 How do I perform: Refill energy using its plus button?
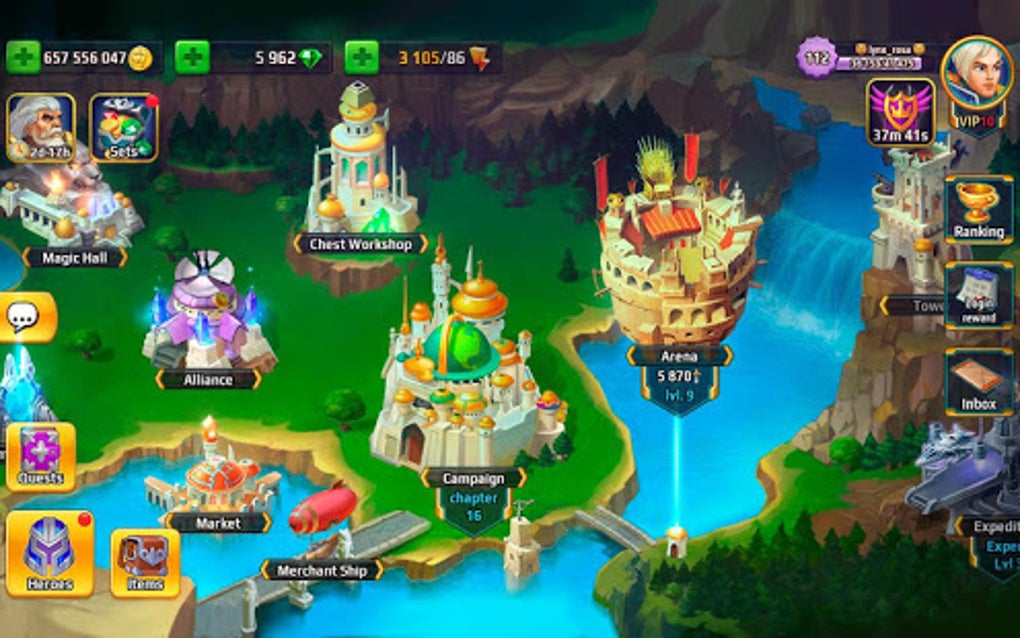[361, 58]
